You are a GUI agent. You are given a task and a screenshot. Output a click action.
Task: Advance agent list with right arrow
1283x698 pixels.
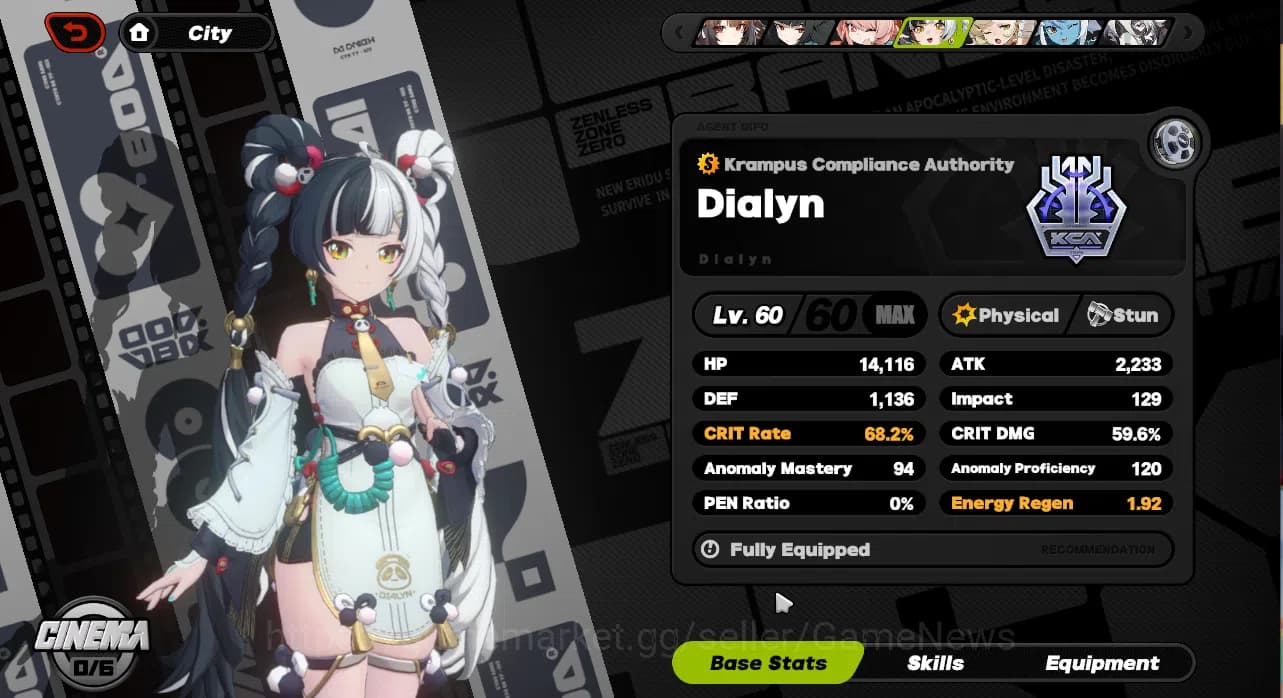(1188, 33)
